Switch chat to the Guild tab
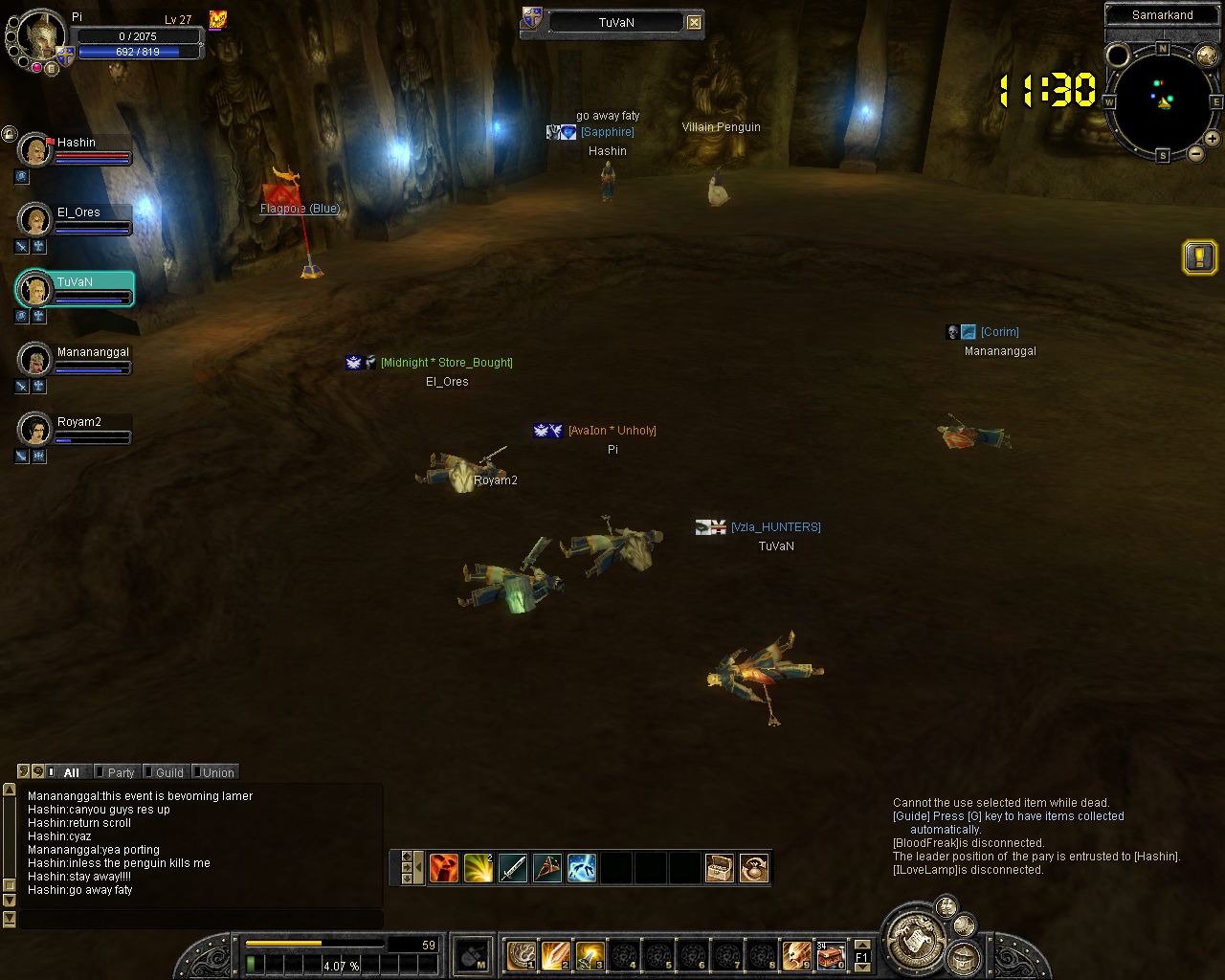The width and height of the screenshot is (1225, 980). [x=167, y=772]
